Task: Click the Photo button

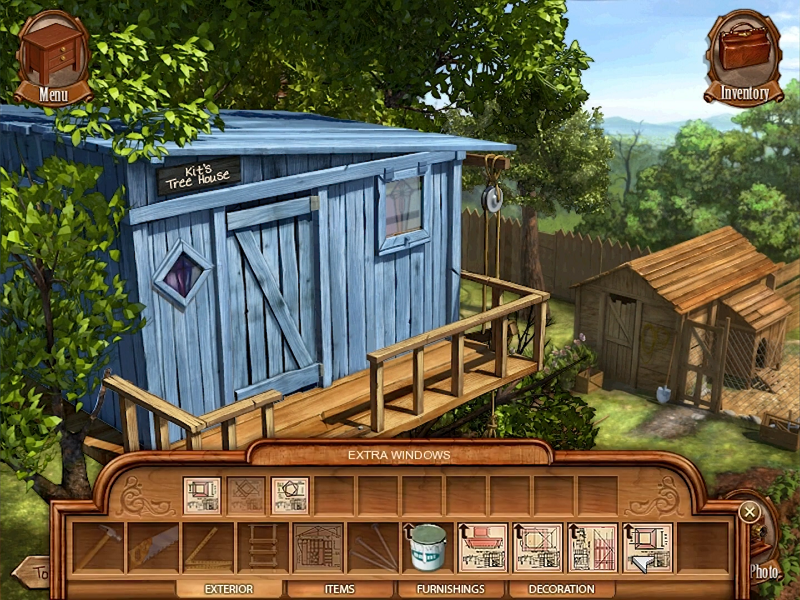Action: pyautogui.click(x=765, y=571)
